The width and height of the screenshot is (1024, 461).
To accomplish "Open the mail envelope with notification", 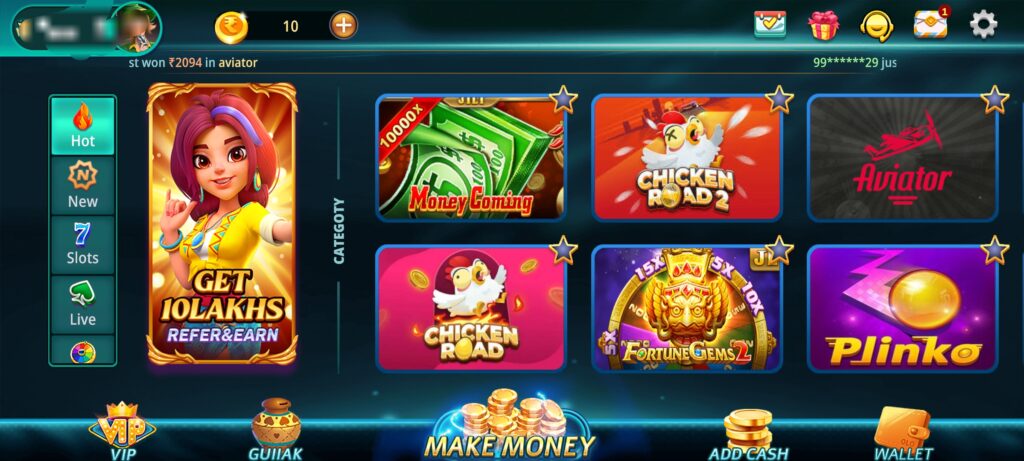I will (930, 25).
